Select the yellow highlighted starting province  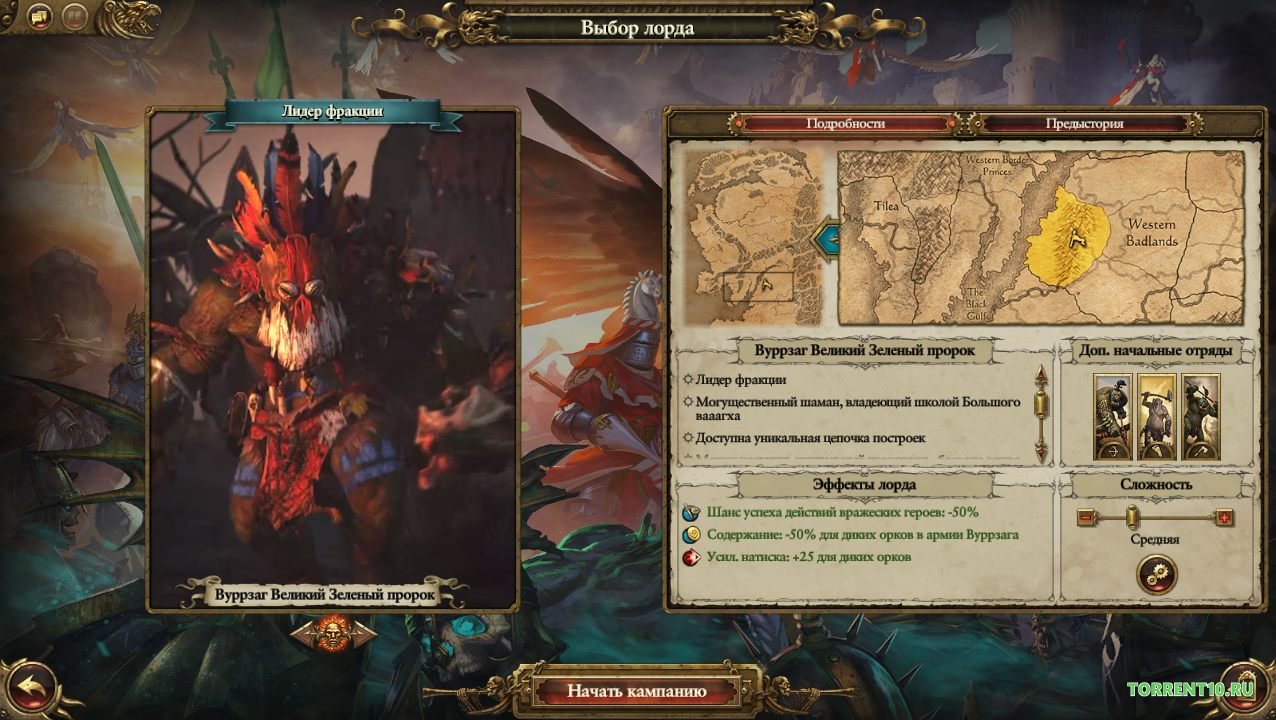[x=1068, y=237]
